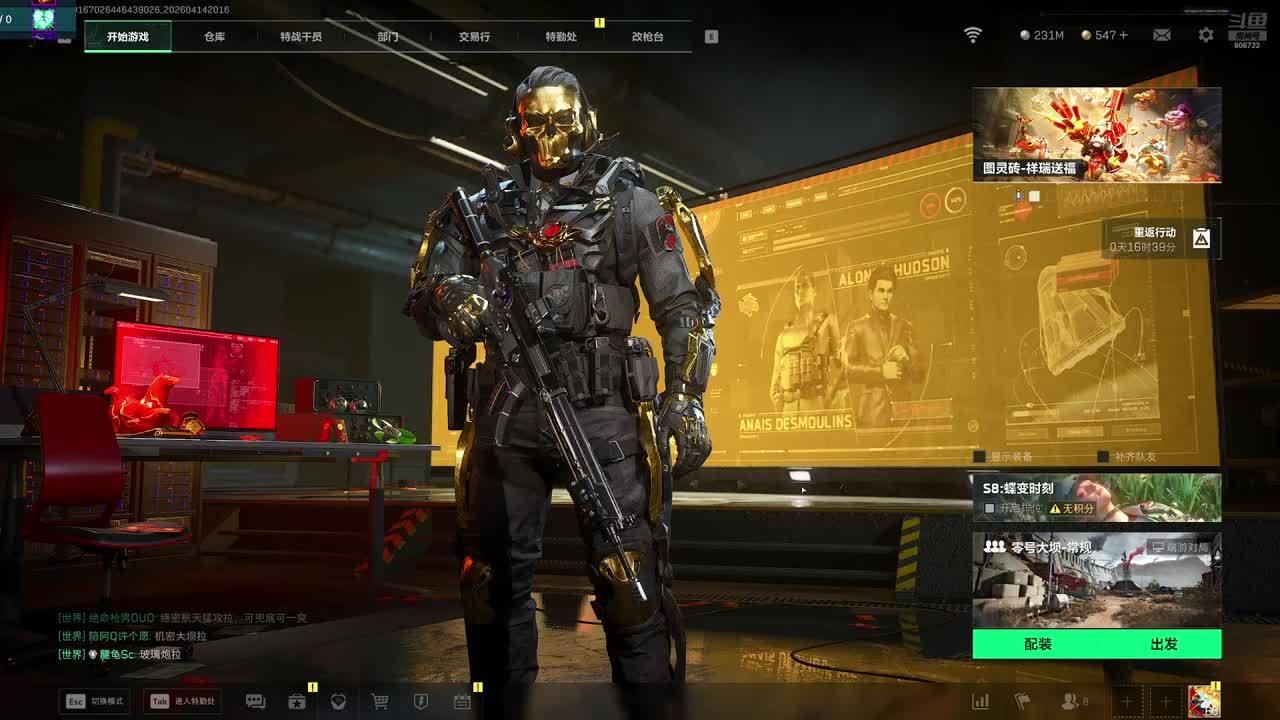The width and height of the screenshot is (1280, 720).
Task: Open the shopping cart store icon
Action: 380,702
